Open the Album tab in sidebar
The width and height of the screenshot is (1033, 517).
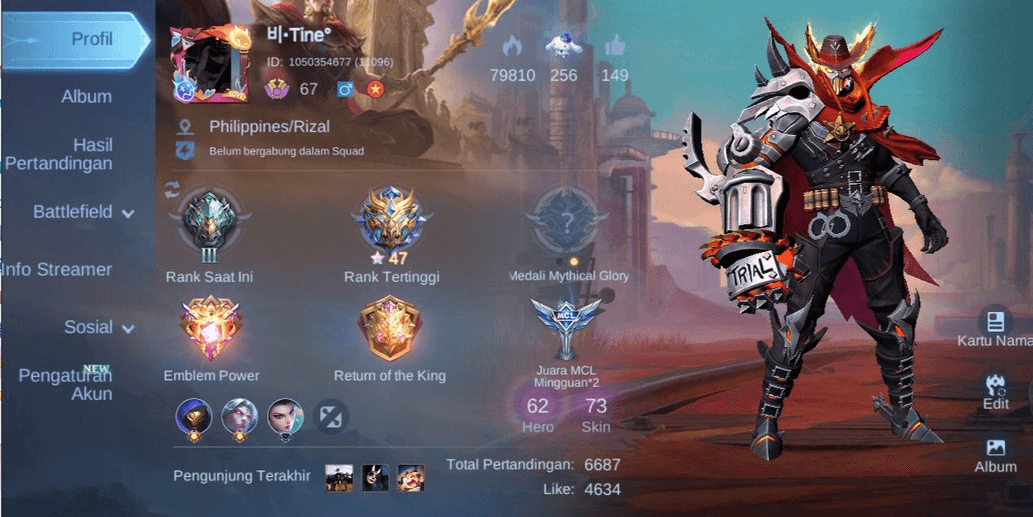86,97
